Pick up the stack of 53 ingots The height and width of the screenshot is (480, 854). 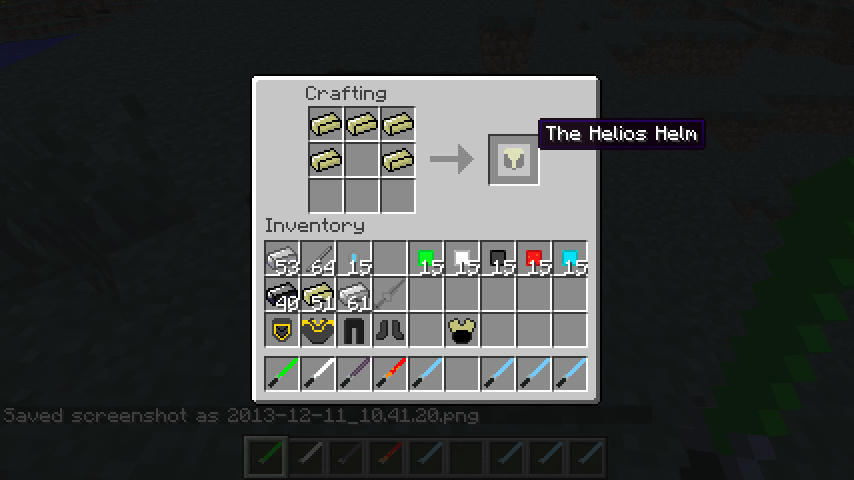[282, 259]
